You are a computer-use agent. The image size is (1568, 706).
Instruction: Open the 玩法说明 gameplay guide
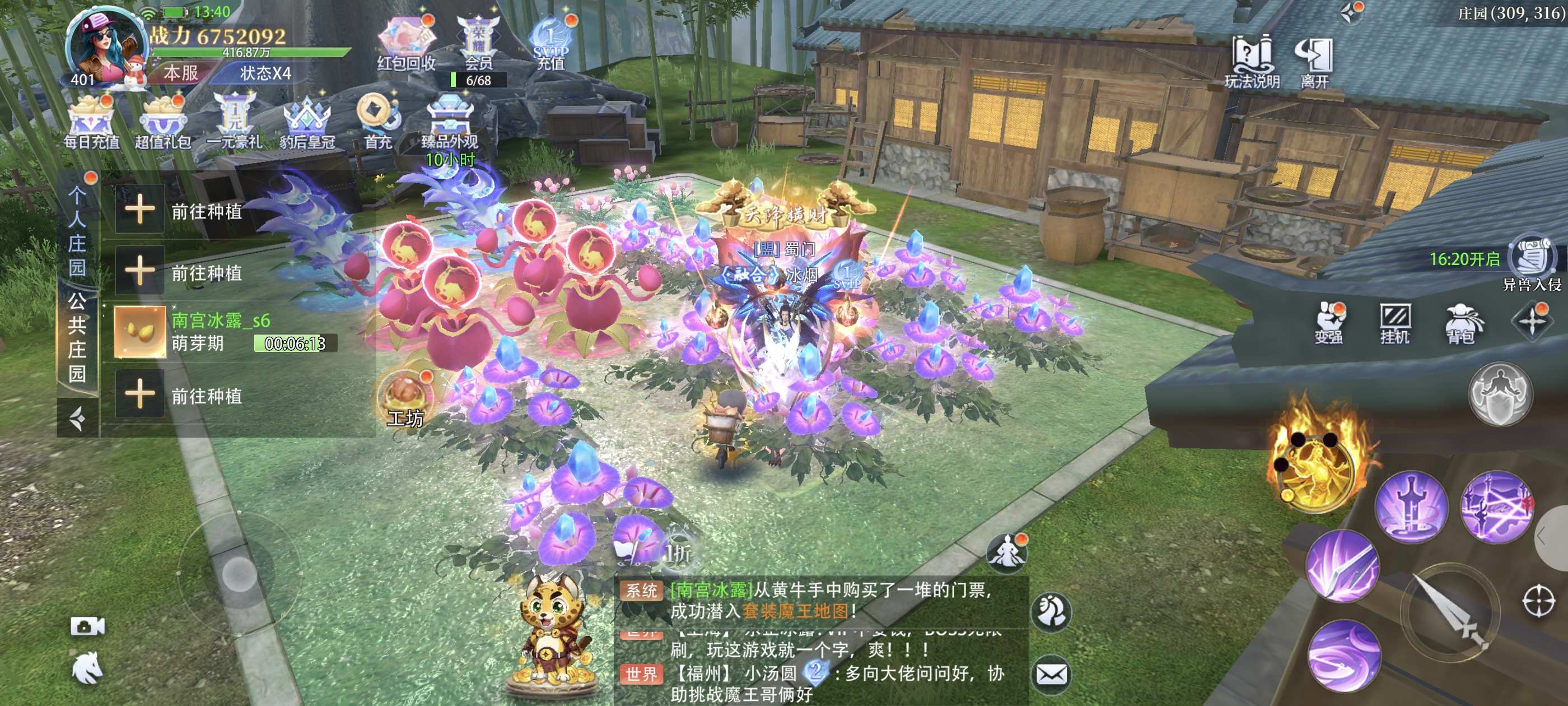coord(1252,61)
